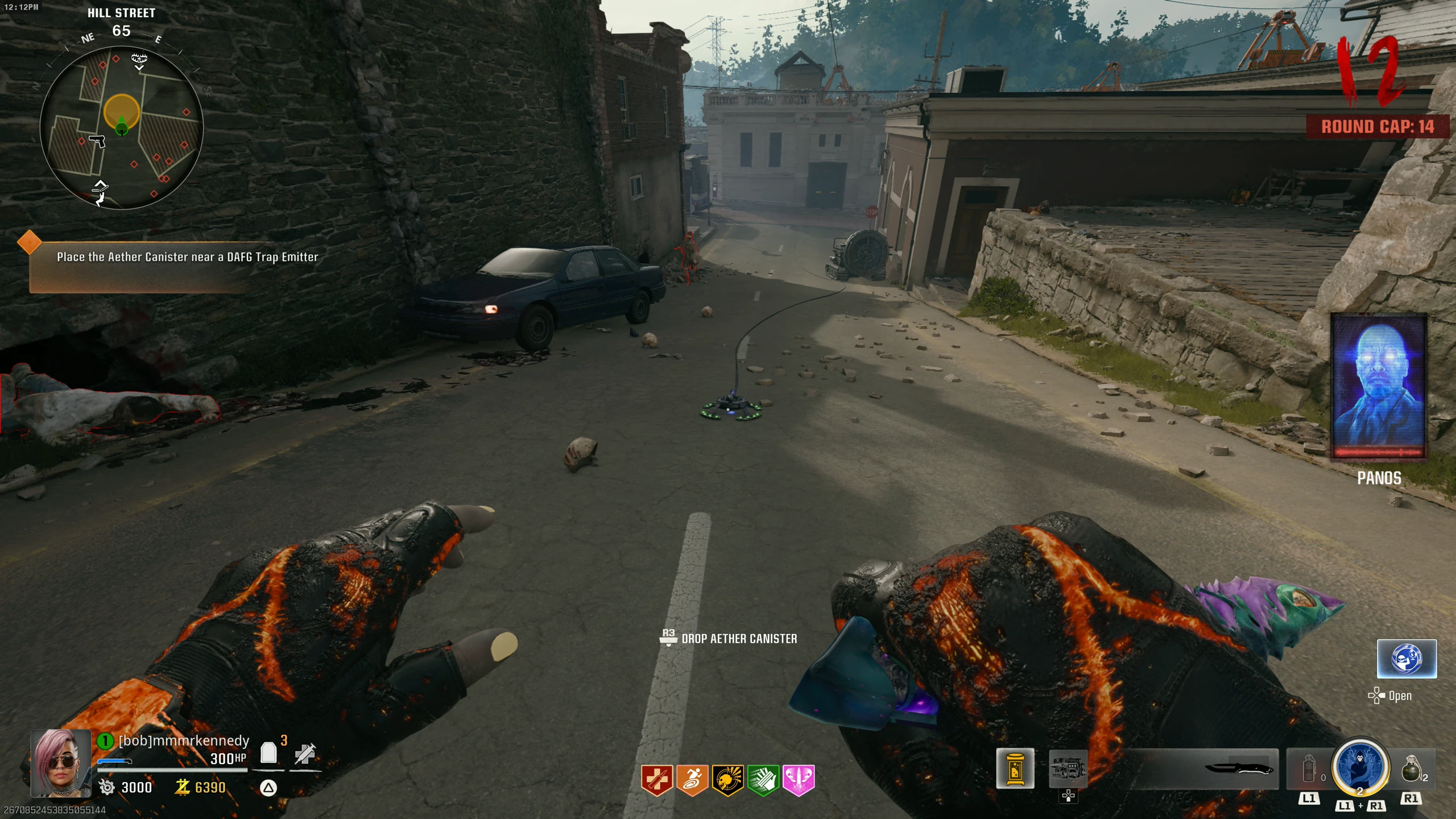Click the PANOS blue hologram portrait card
Image resolution: width=1456 pixels, height=819 pixels.
(x=1379, y=386)
